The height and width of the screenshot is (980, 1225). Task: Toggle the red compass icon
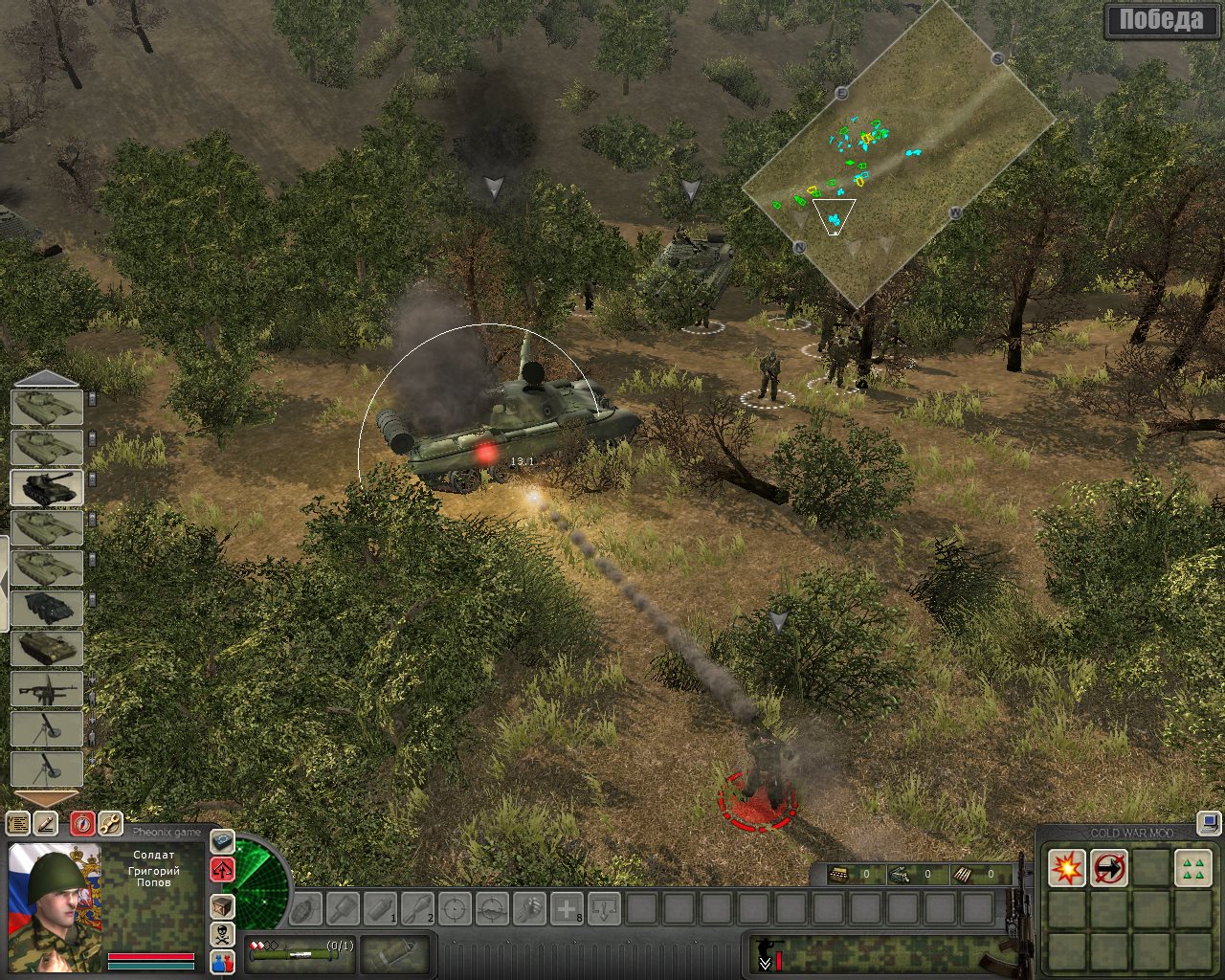click(82, 823)
